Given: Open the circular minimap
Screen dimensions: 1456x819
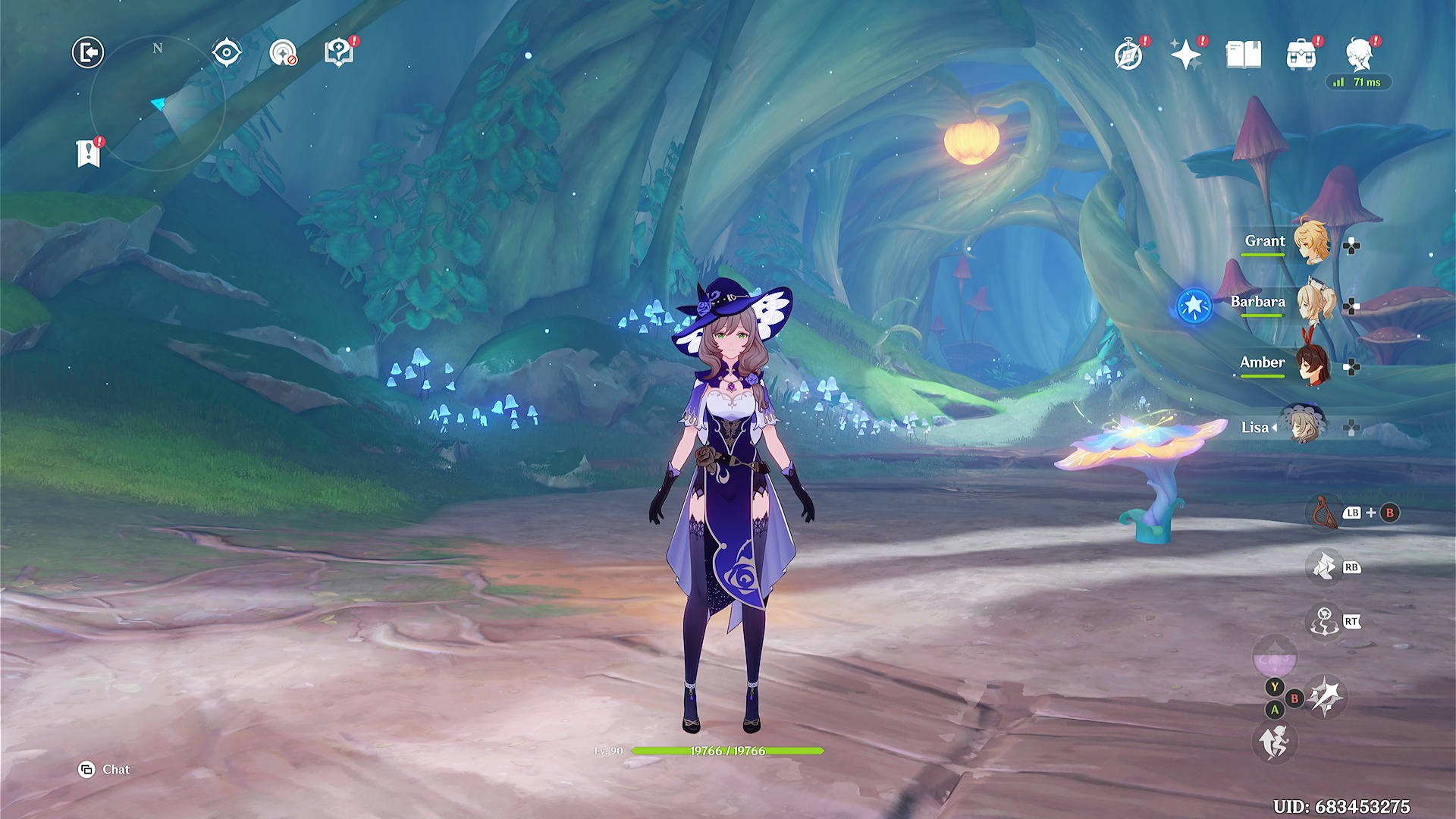Looking at the screenshot, I should tap(158, 103).
